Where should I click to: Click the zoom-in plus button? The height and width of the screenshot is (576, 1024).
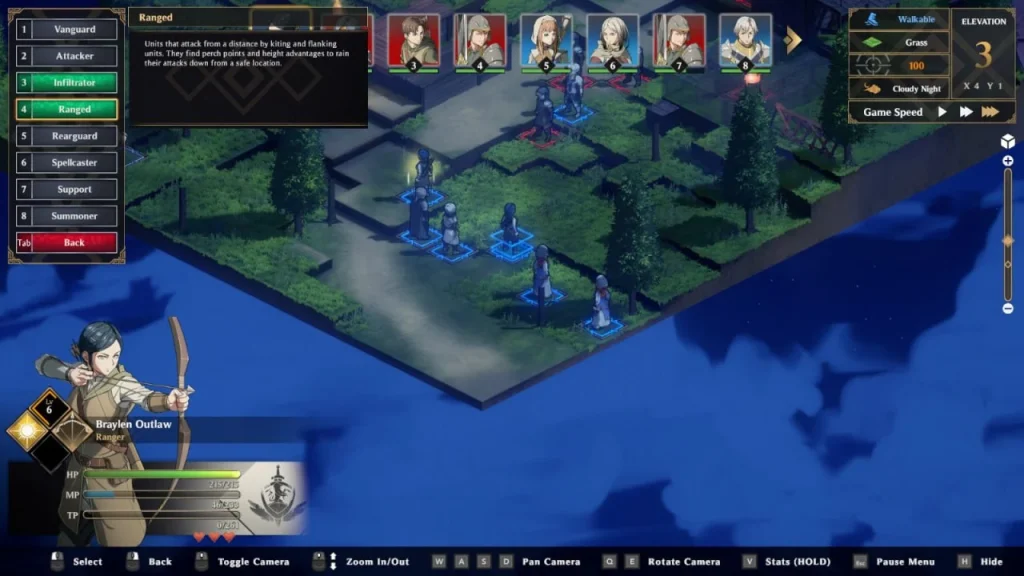point(1008,161)
